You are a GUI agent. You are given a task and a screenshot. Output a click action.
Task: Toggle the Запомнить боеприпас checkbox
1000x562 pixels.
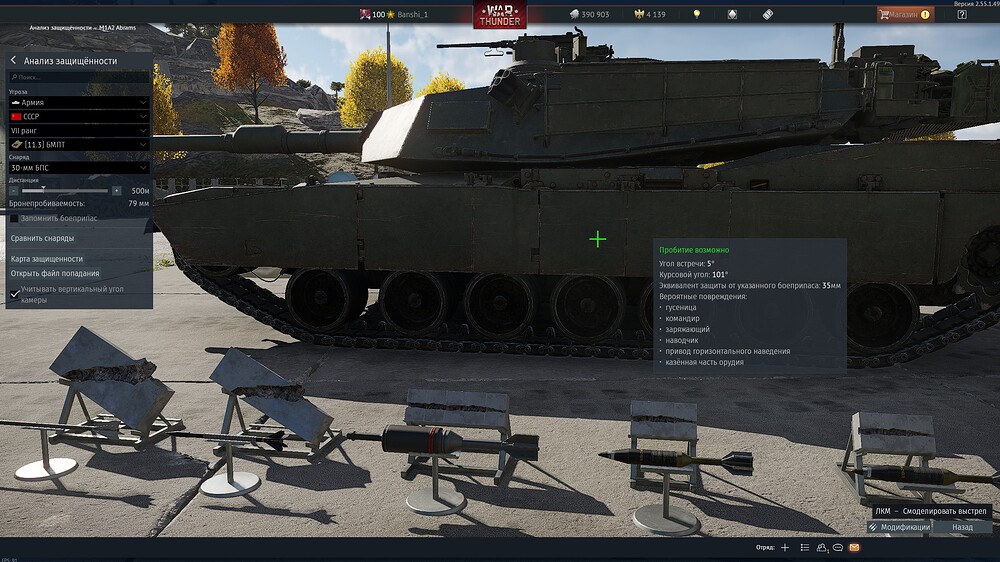point(15,218)
